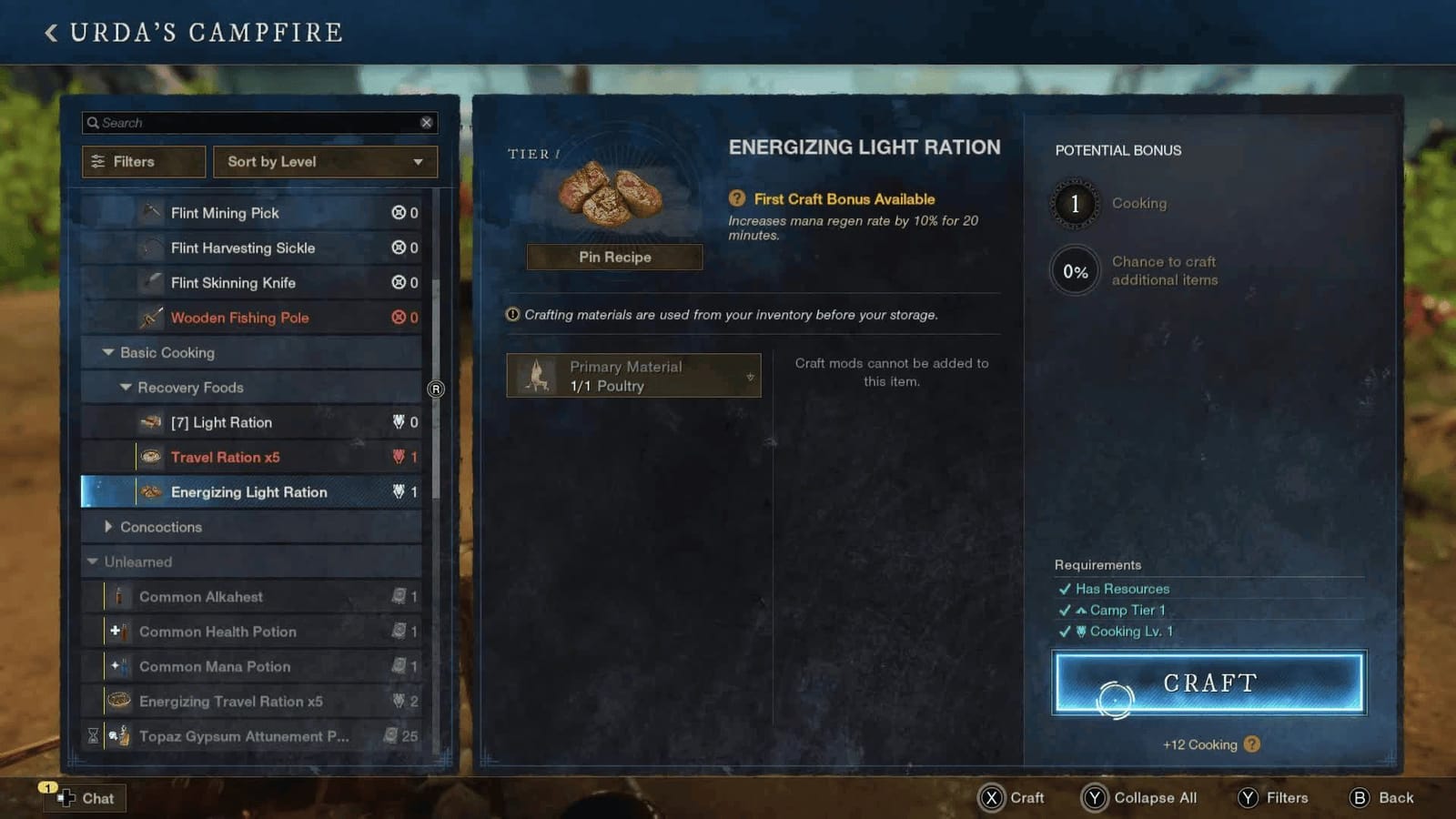Image resolution: width=1456 pixels, height=819 pixels.
Task: Collapse the Recovery Foods section
Action: click(x=126, y=387)
